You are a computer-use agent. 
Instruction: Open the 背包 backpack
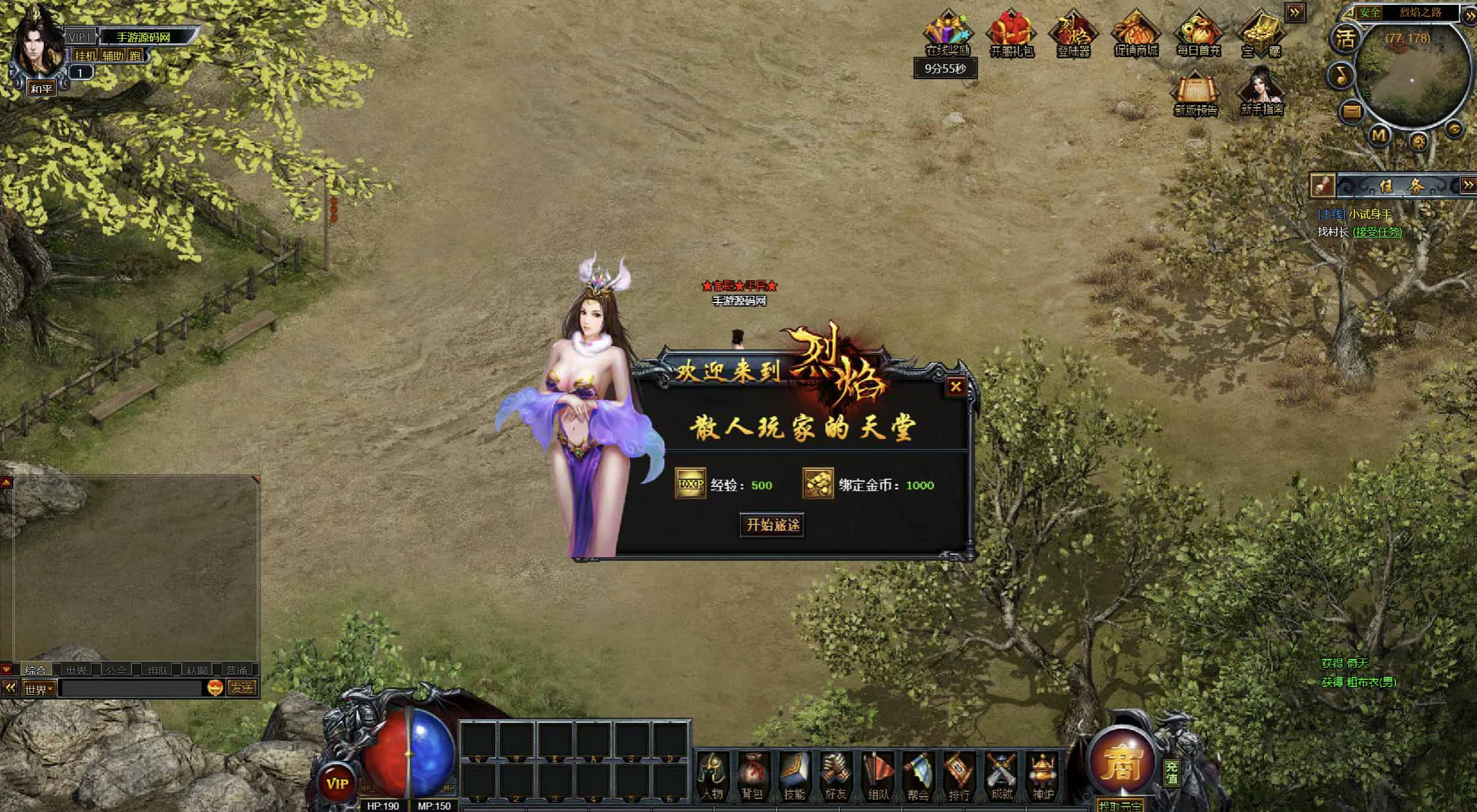(753, 776)
